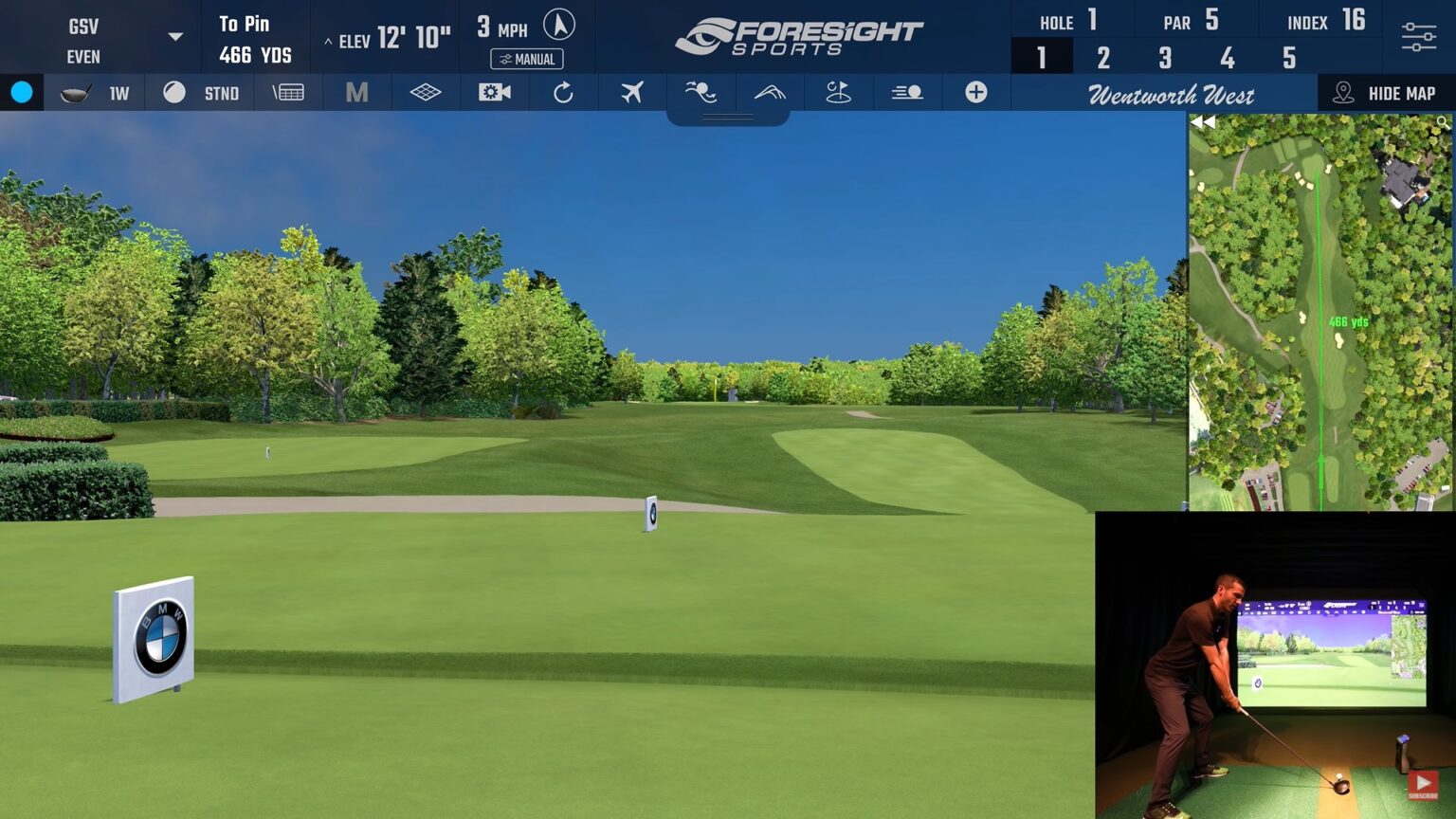1456x819 pixels.
Task: Click the STND ball type button
Action: [221, 92]
